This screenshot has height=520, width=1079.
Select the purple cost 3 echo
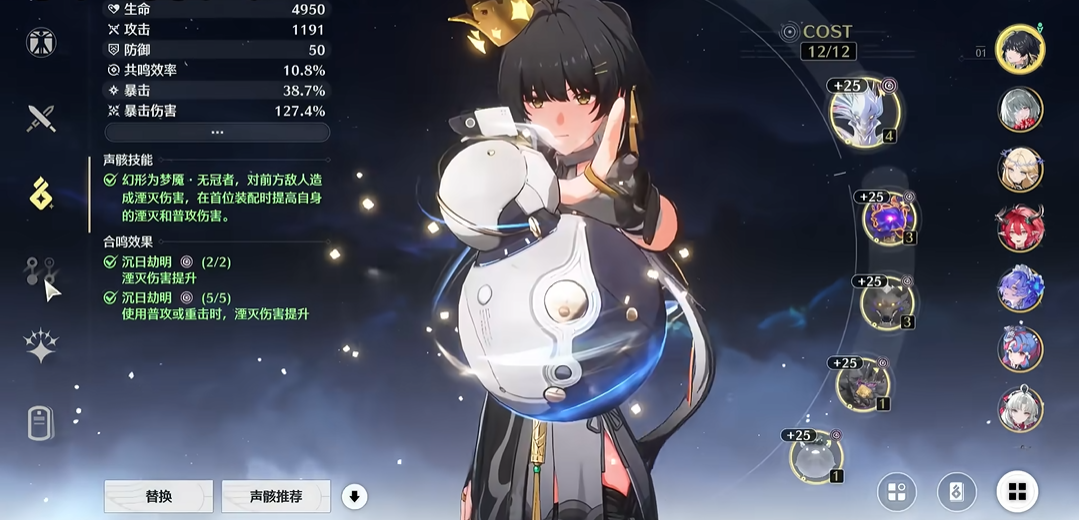pyautogui.click(x=889, y=219)
